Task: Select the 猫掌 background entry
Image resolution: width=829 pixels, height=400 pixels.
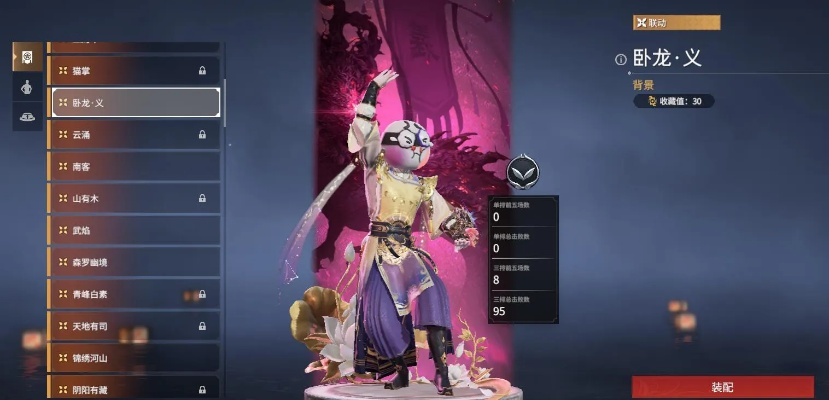Action: coord(134,71)
